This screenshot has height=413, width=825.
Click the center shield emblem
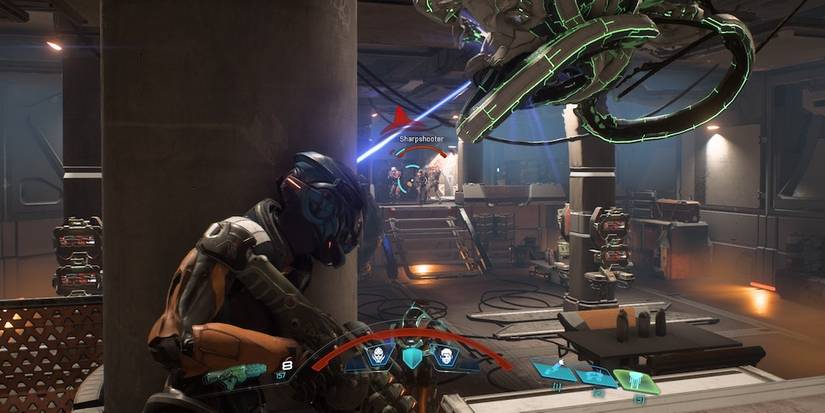[411, 359]
